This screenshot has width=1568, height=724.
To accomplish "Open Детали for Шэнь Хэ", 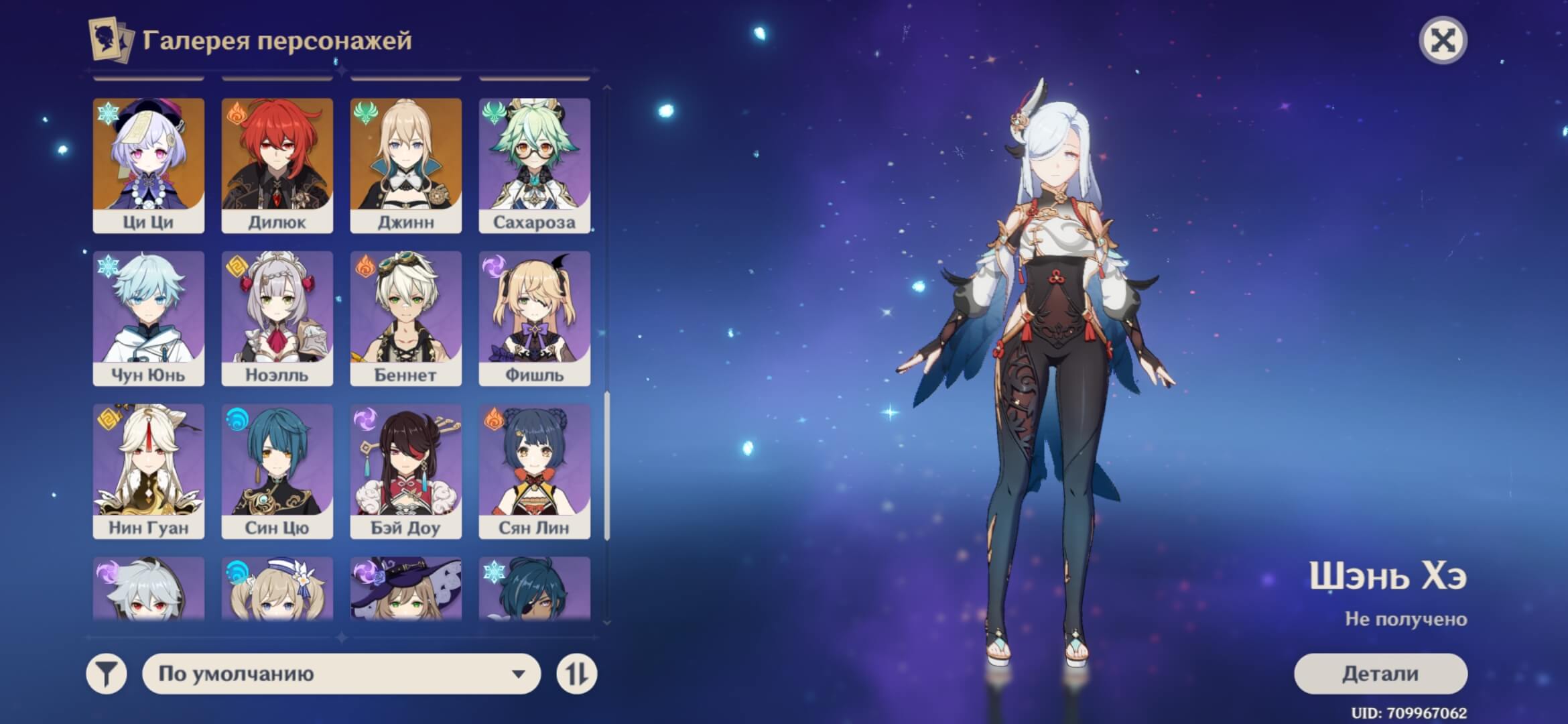I will [1380, 674].
